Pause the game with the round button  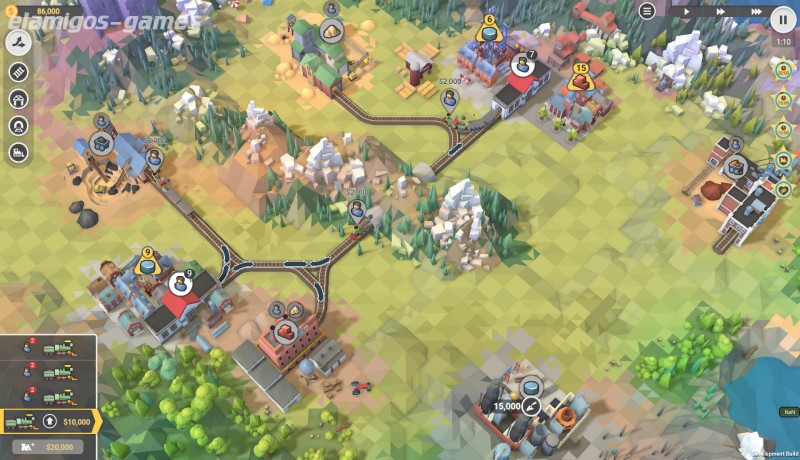782,18
